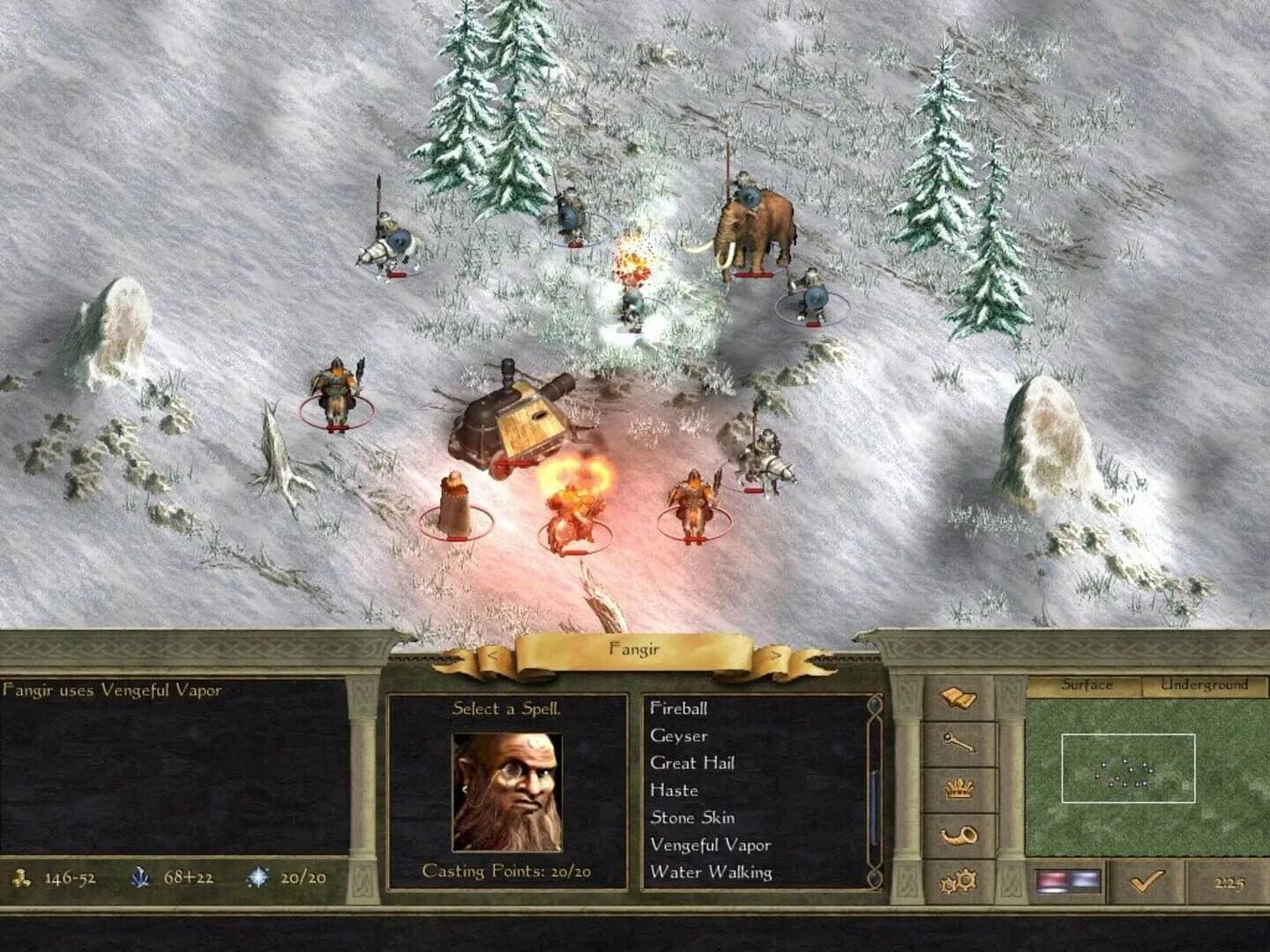1270x952 pixels.
Task: Click Fangir's portrait thumbnail
Action: click(x=505, y=792)
